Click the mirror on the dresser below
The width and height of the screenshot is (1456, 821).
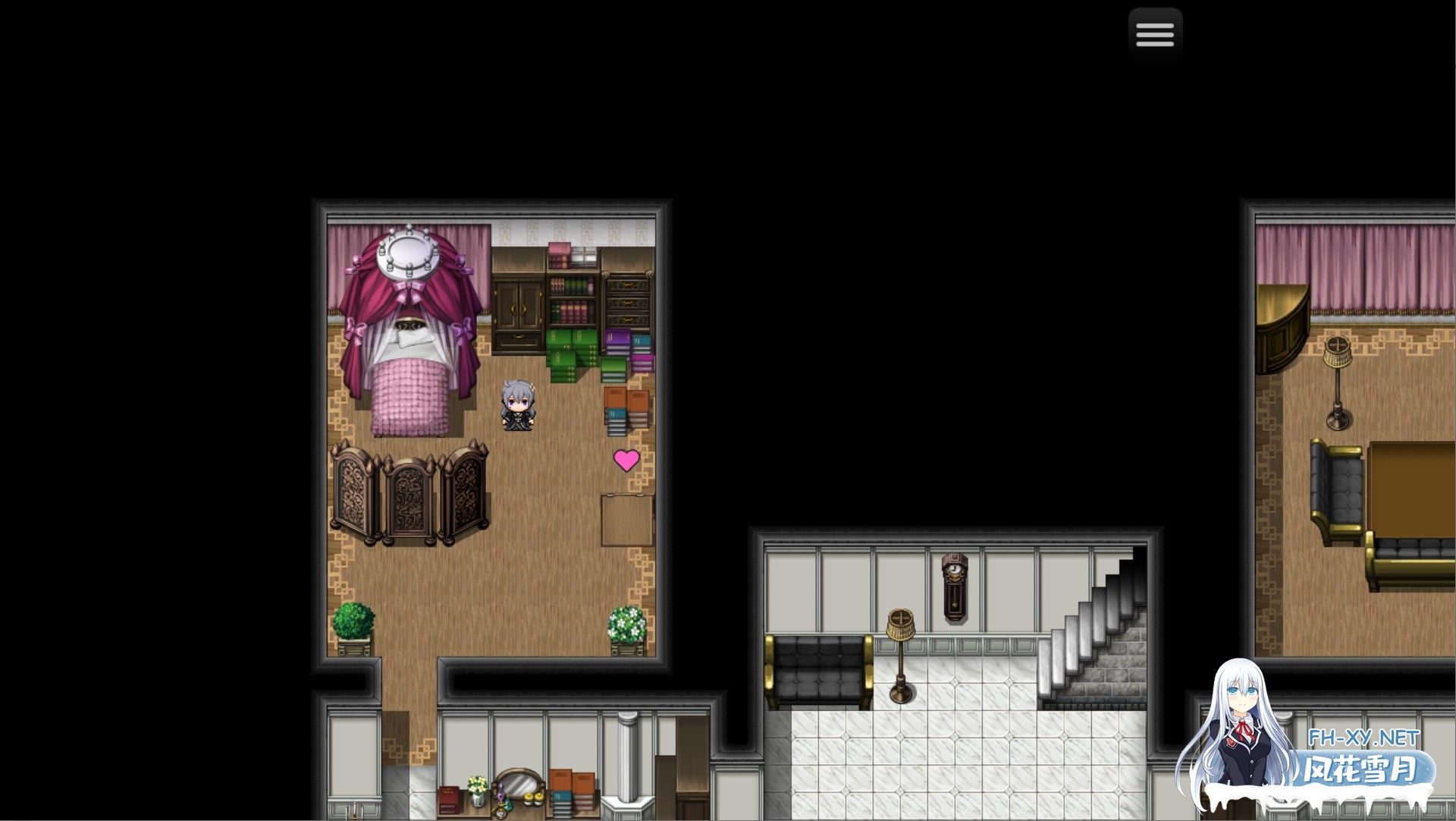(x=519, y=783)
